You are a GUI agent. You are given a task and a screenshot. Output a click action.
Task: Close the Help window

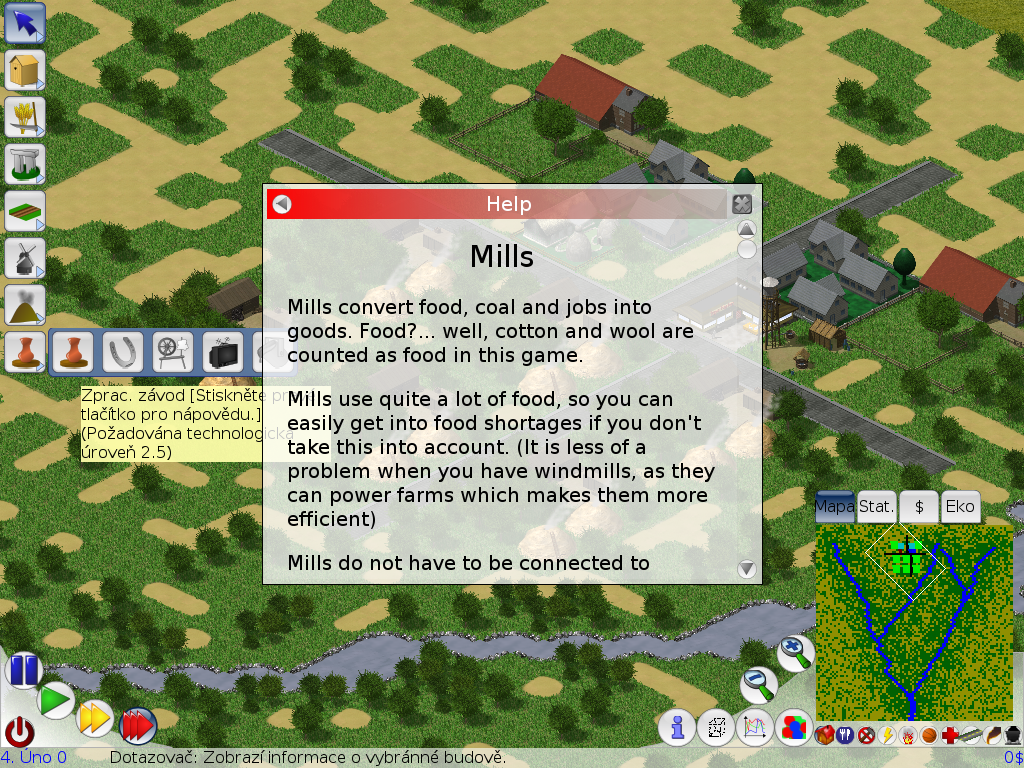click(741, 204)
